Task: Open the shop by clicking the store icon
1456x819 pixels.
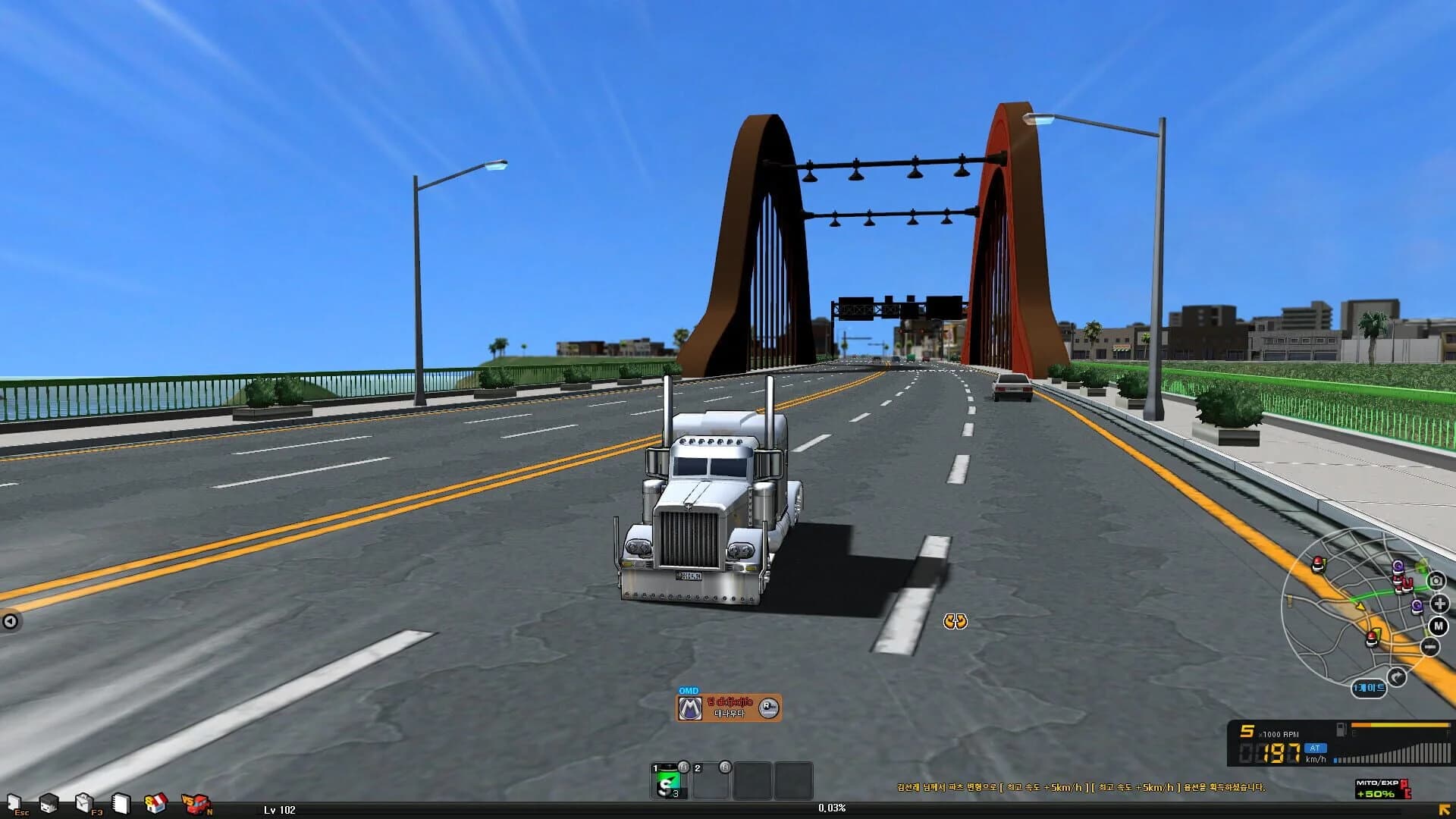Action: pos(155,801)
